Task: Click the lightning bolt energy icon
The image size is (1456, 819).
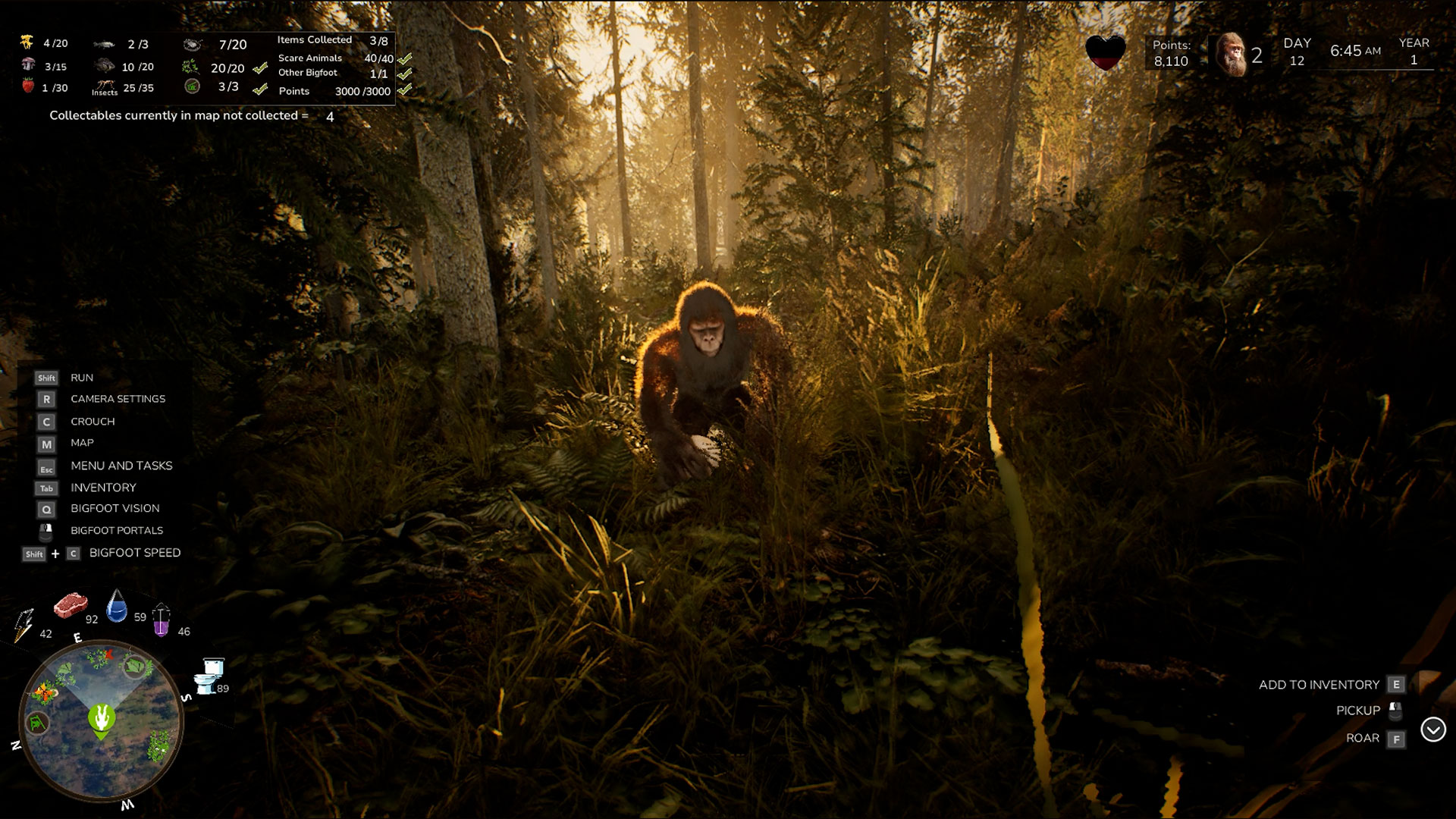Action: pyautogui.click(x=24, y=625)
